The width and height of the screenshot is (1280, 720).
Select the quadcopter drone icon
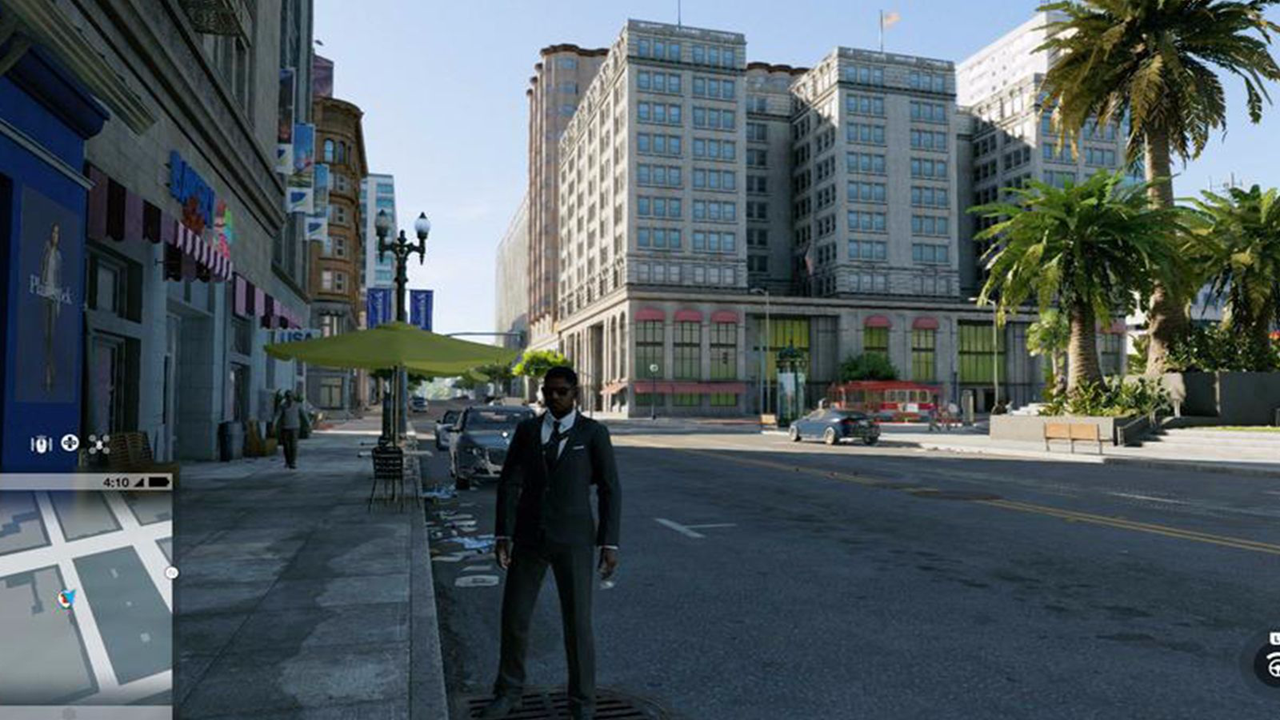coord(98,444)
